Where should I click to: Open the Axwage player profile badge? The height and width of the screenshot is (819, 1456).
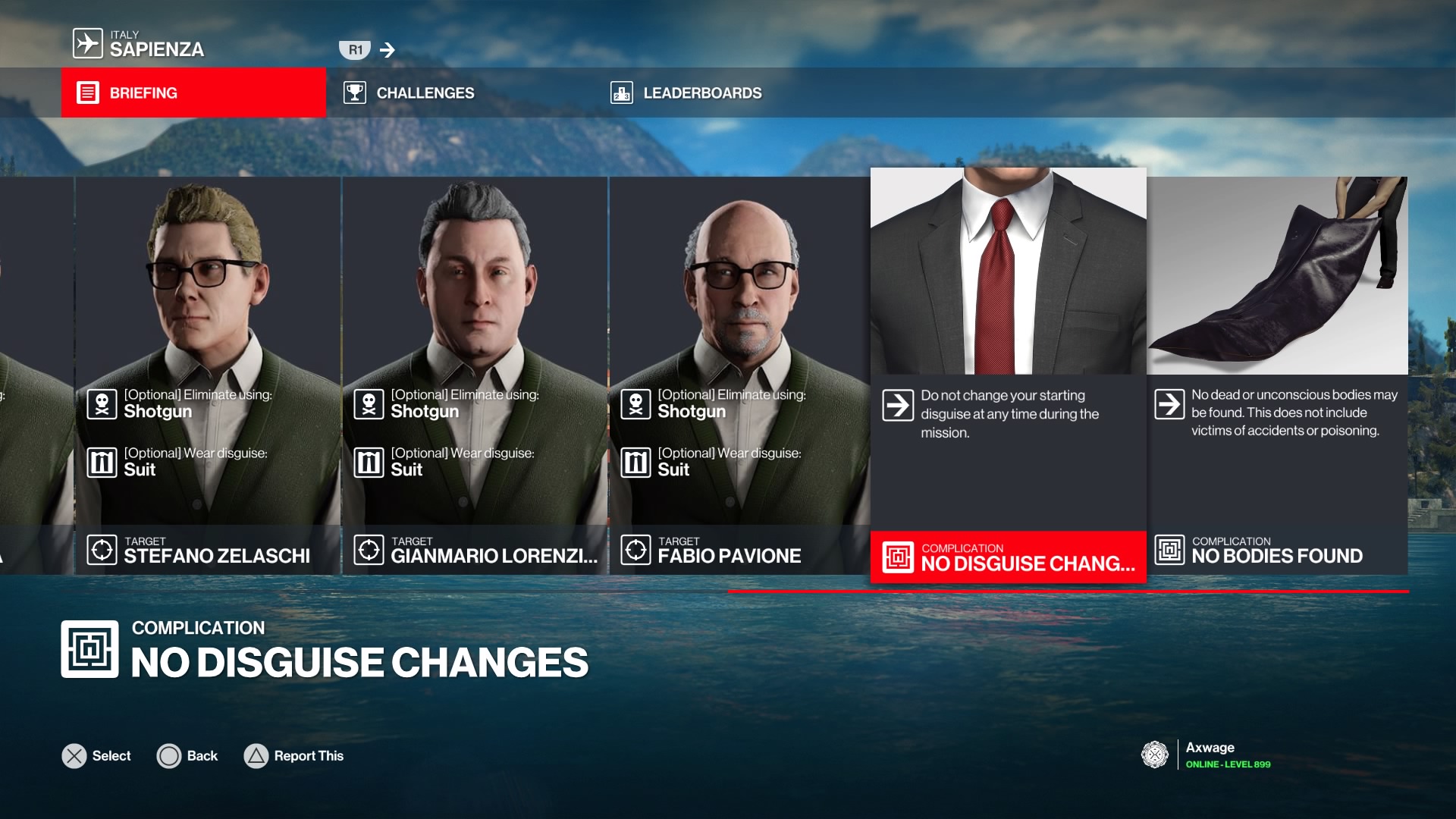[1206, 755]
